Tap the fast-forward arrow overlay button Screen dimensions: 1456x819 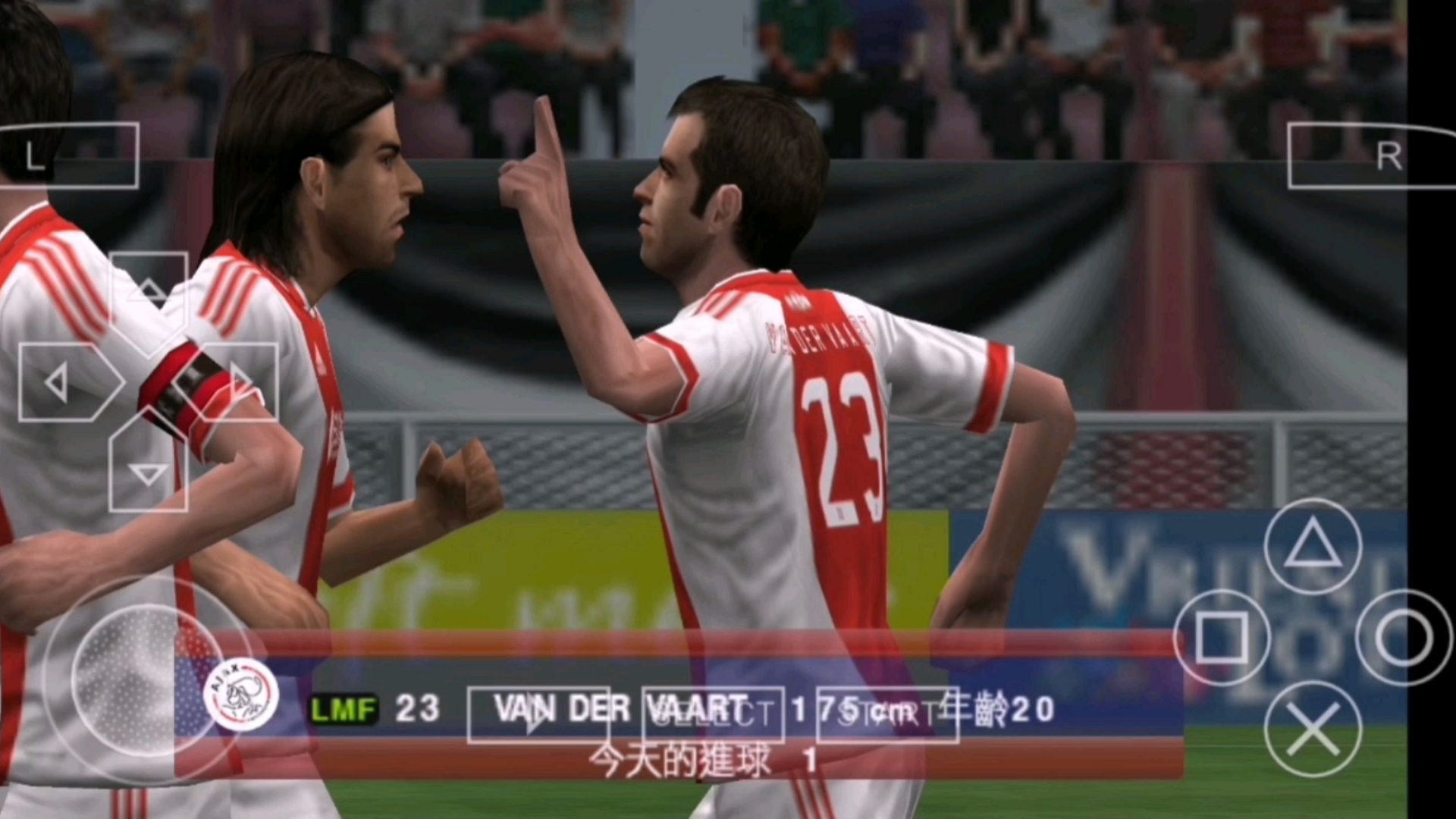(538, 714)
